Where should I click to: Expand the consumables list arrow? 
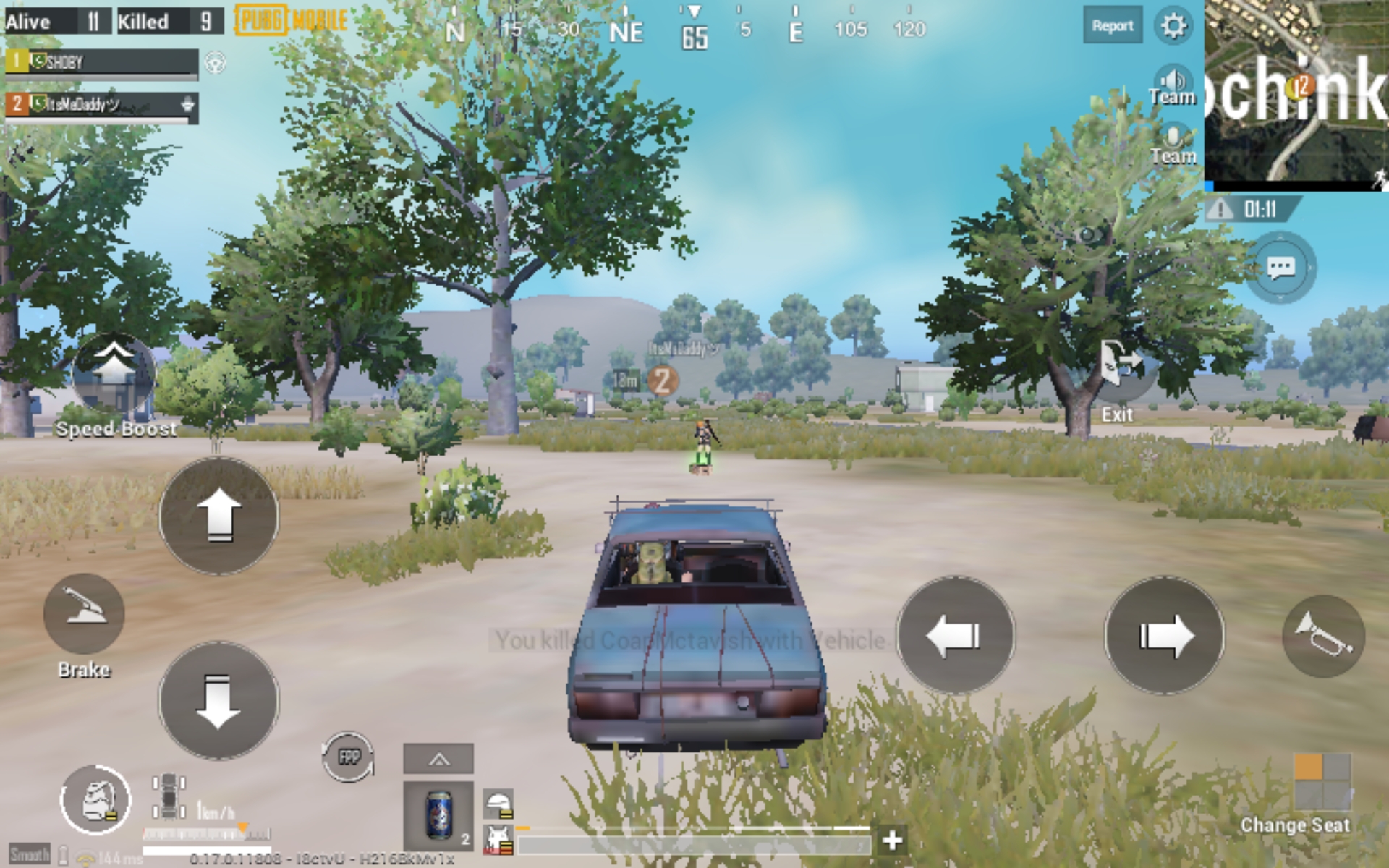pos(438,759)
